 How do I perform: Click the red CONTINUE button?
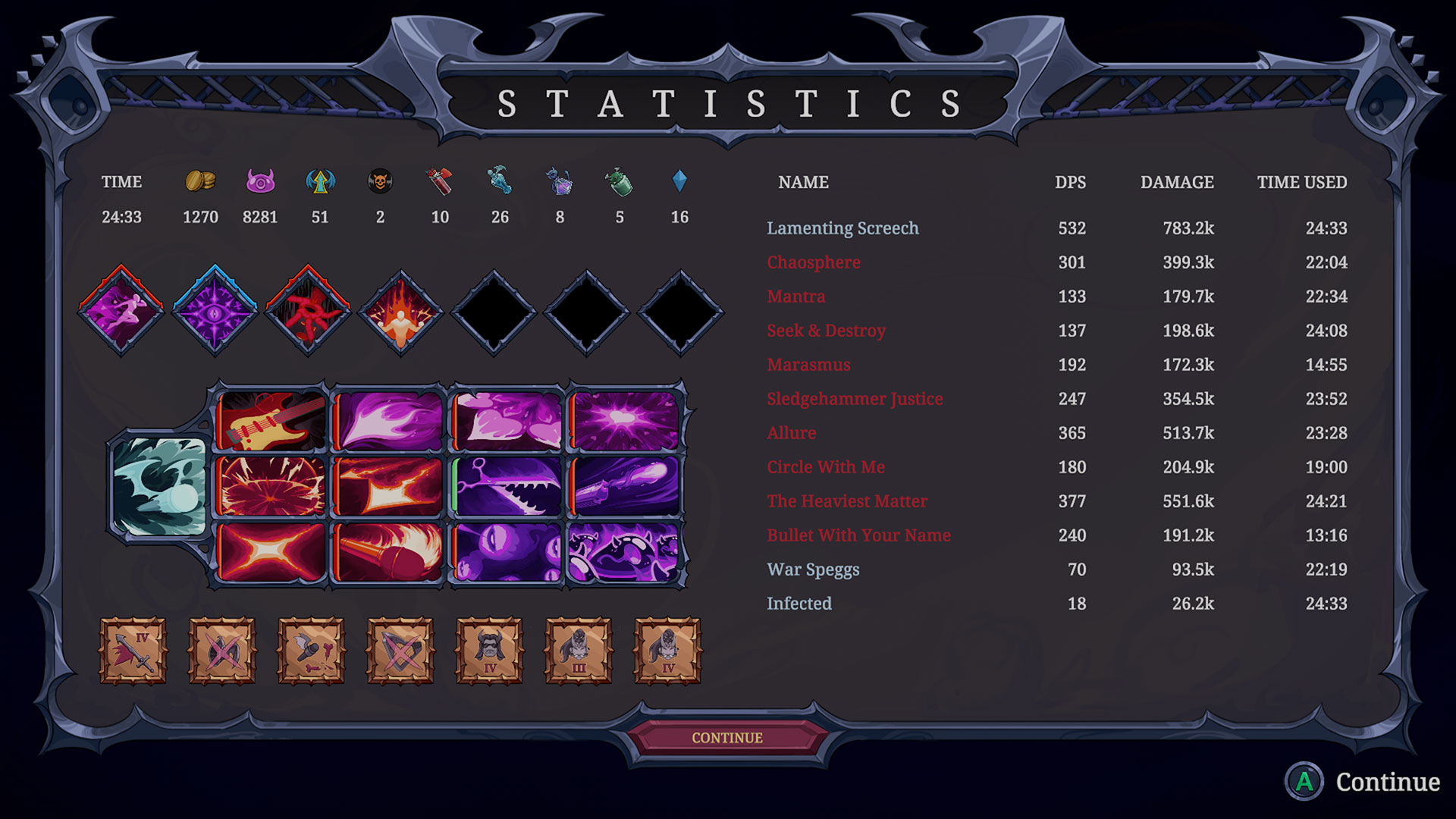pyautogui.click(x=726, y=737)
